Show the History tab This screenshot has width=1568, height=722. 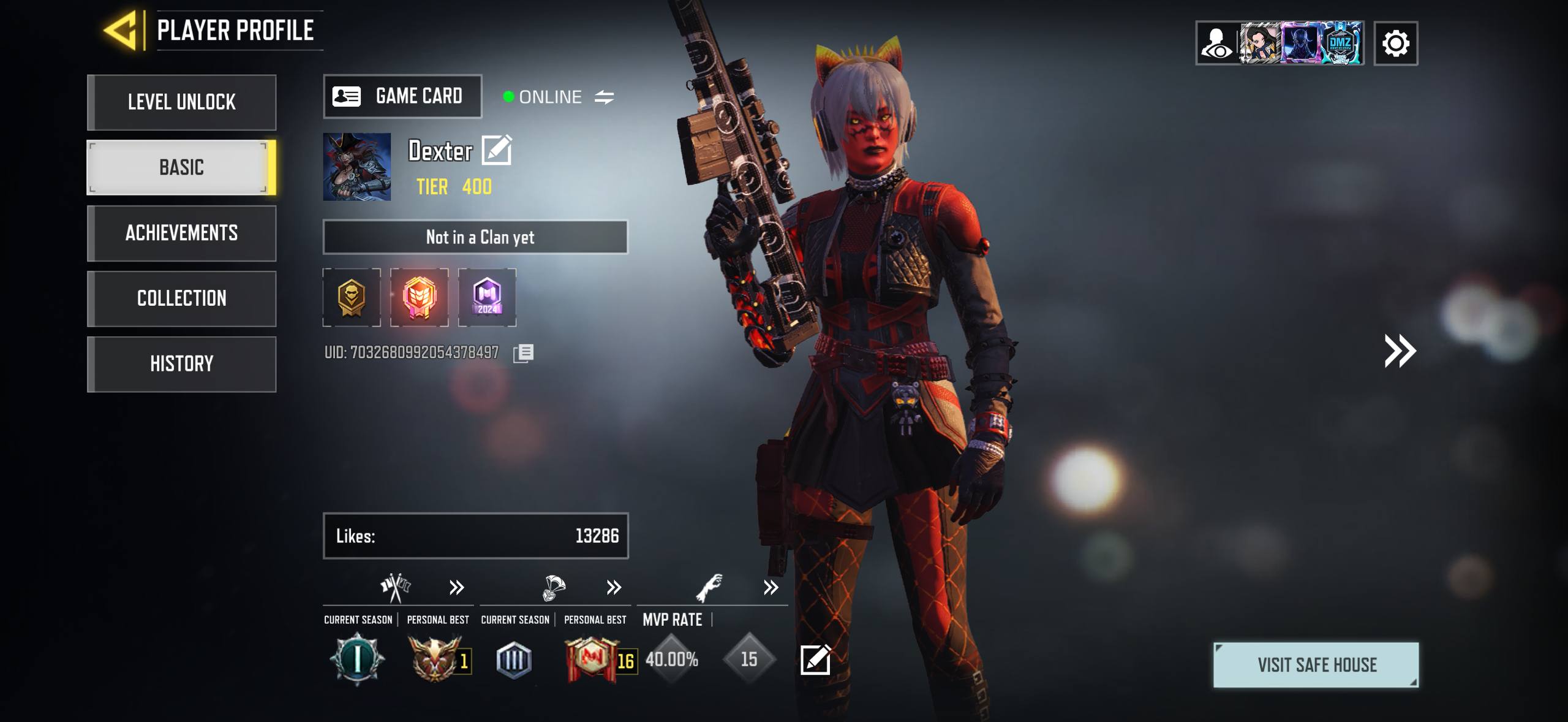[x=182, y=364]
